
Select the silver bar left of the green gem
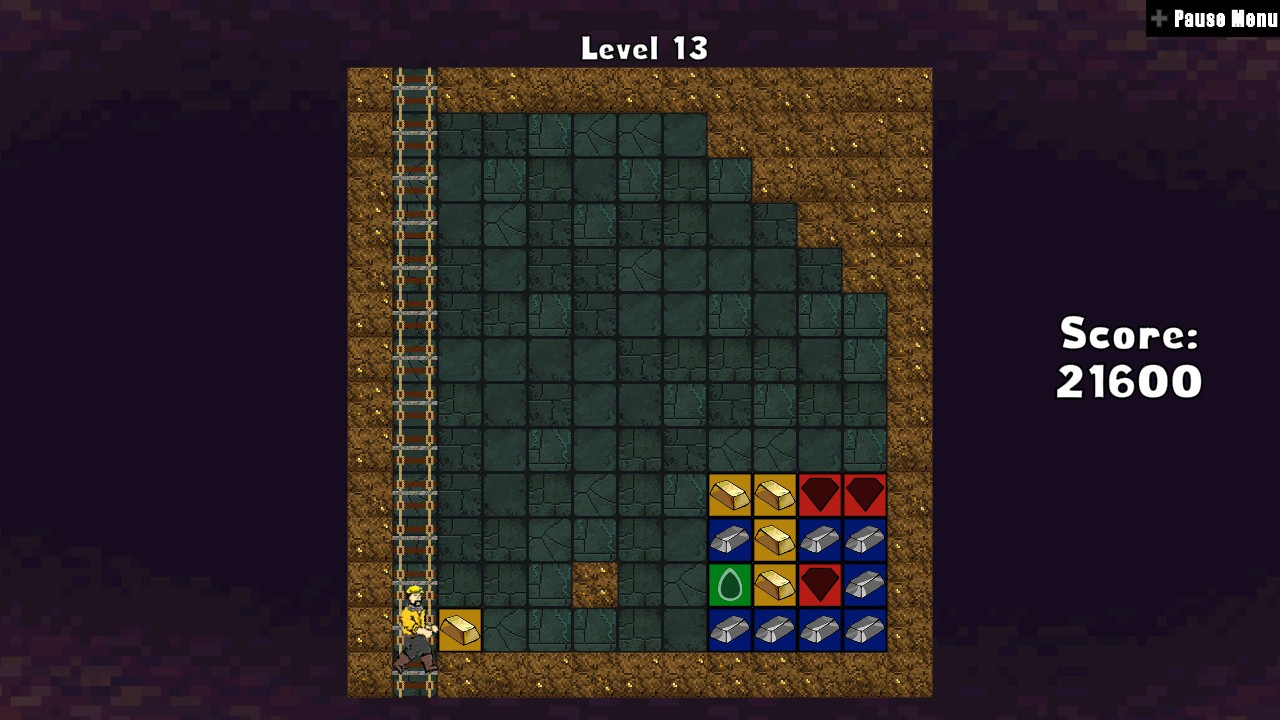click(730, 540)
